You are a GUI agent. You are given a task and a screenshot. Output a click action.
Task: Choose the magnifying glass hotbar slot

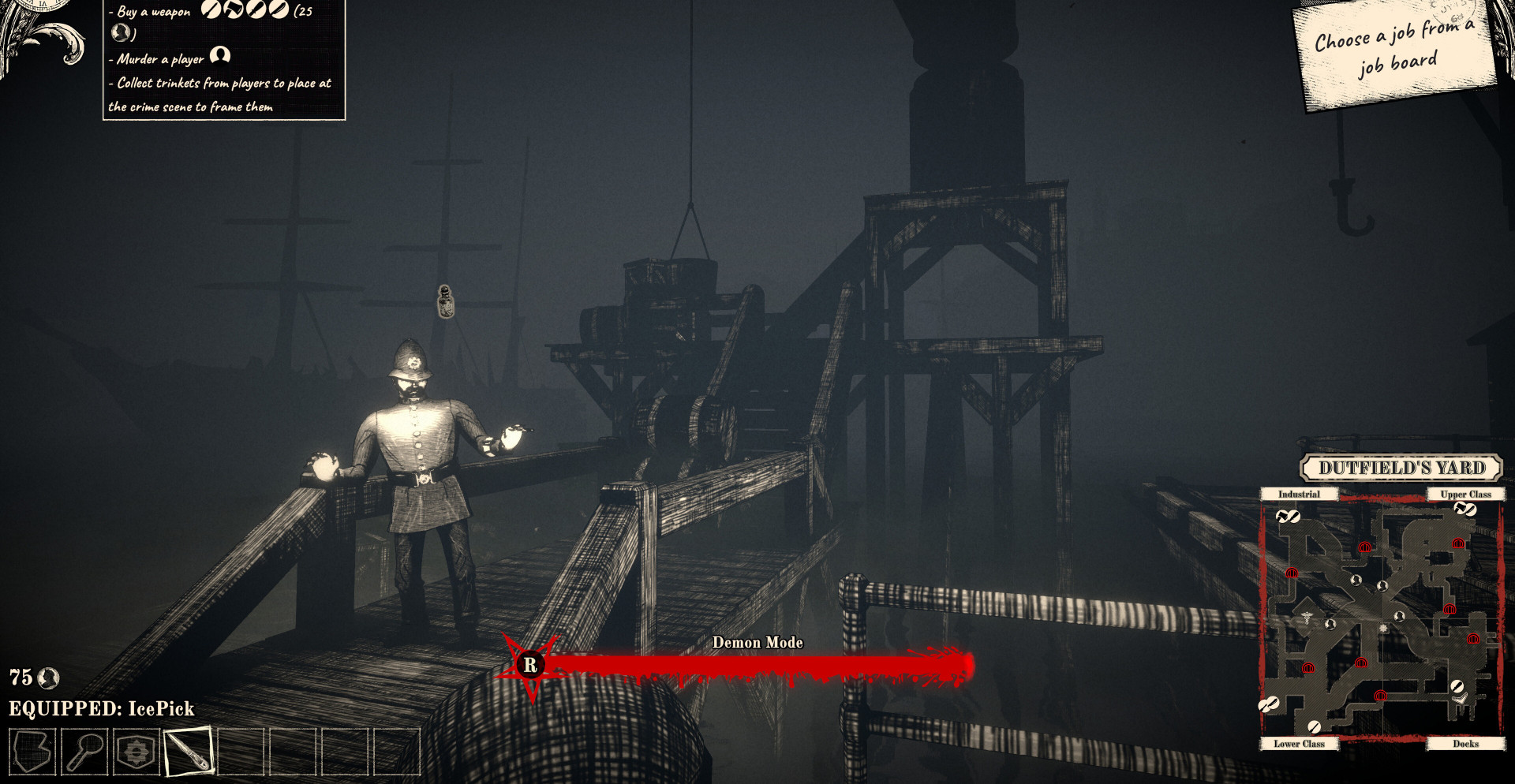84,752
